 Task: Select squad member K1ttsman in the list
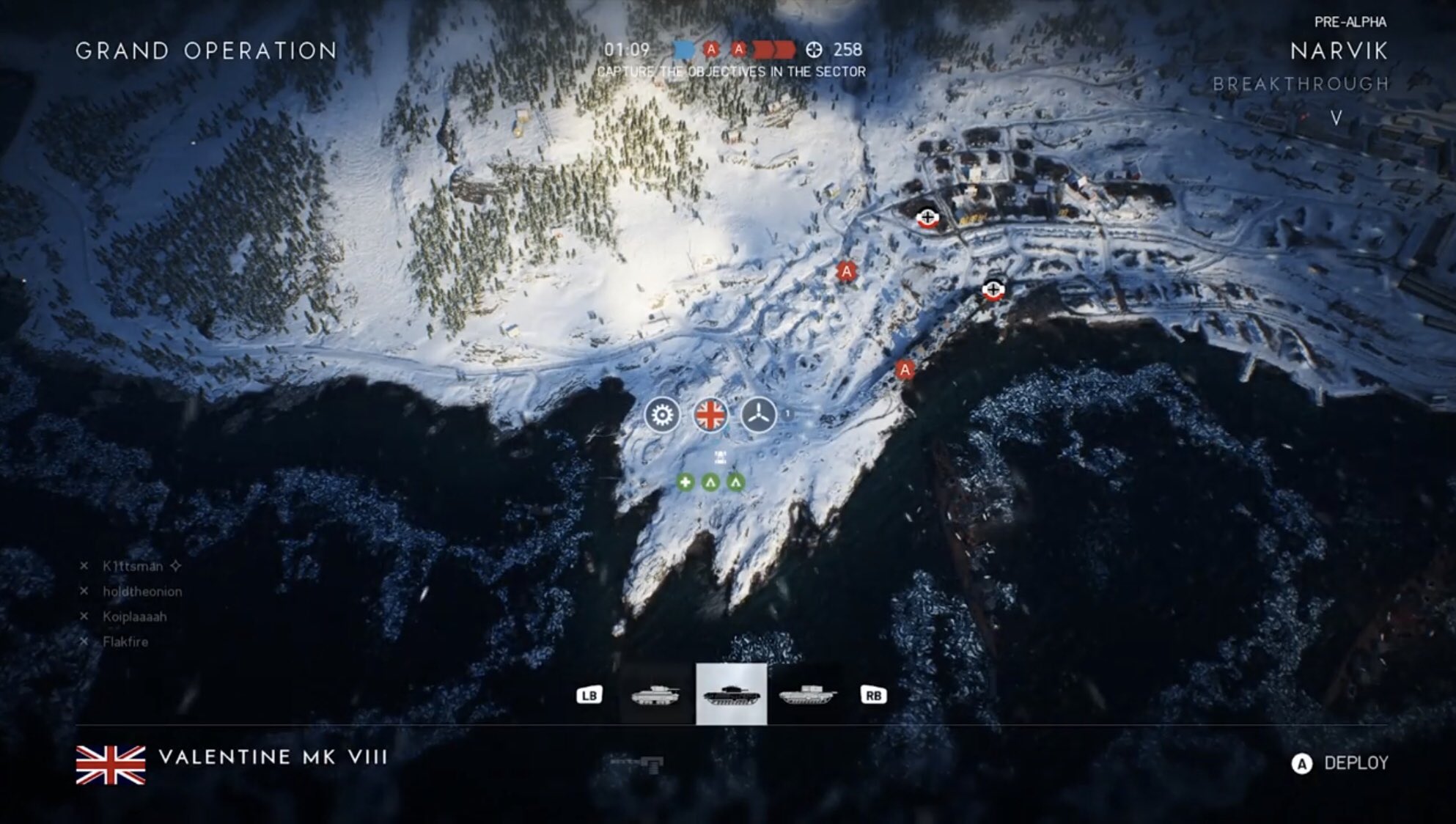132,566
